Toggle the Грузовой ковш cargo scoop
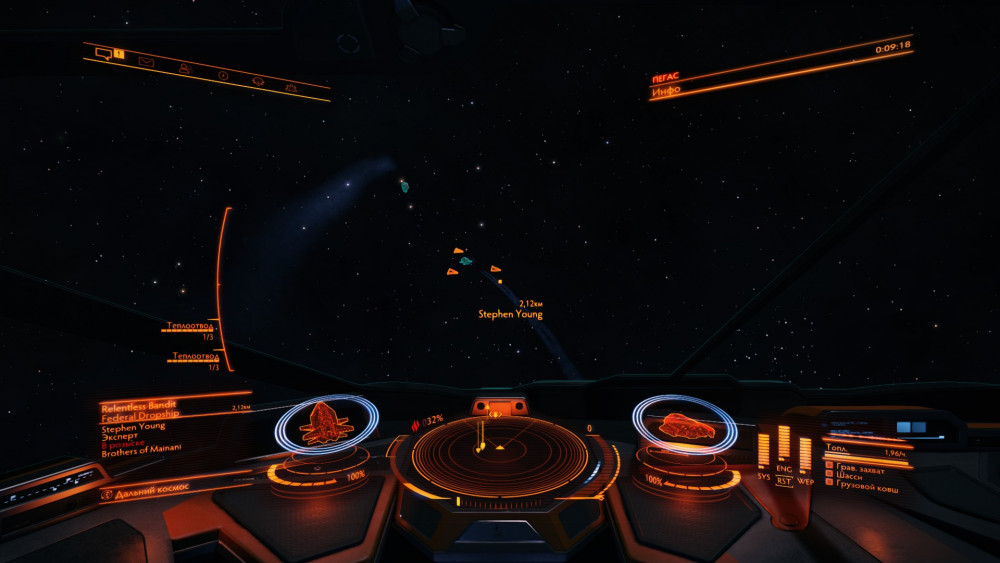1000x563 pixels. (861, 488)
